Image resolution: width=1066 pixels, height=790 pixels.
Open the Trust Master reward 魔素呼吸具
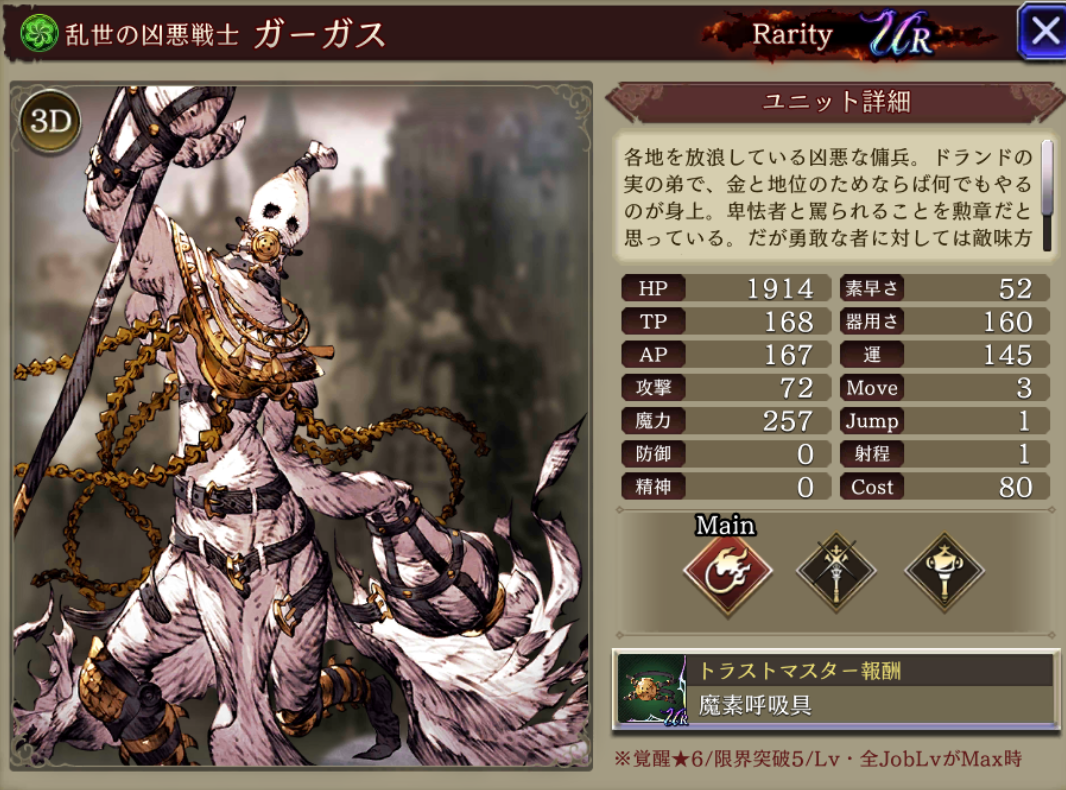tap(835, 688)
